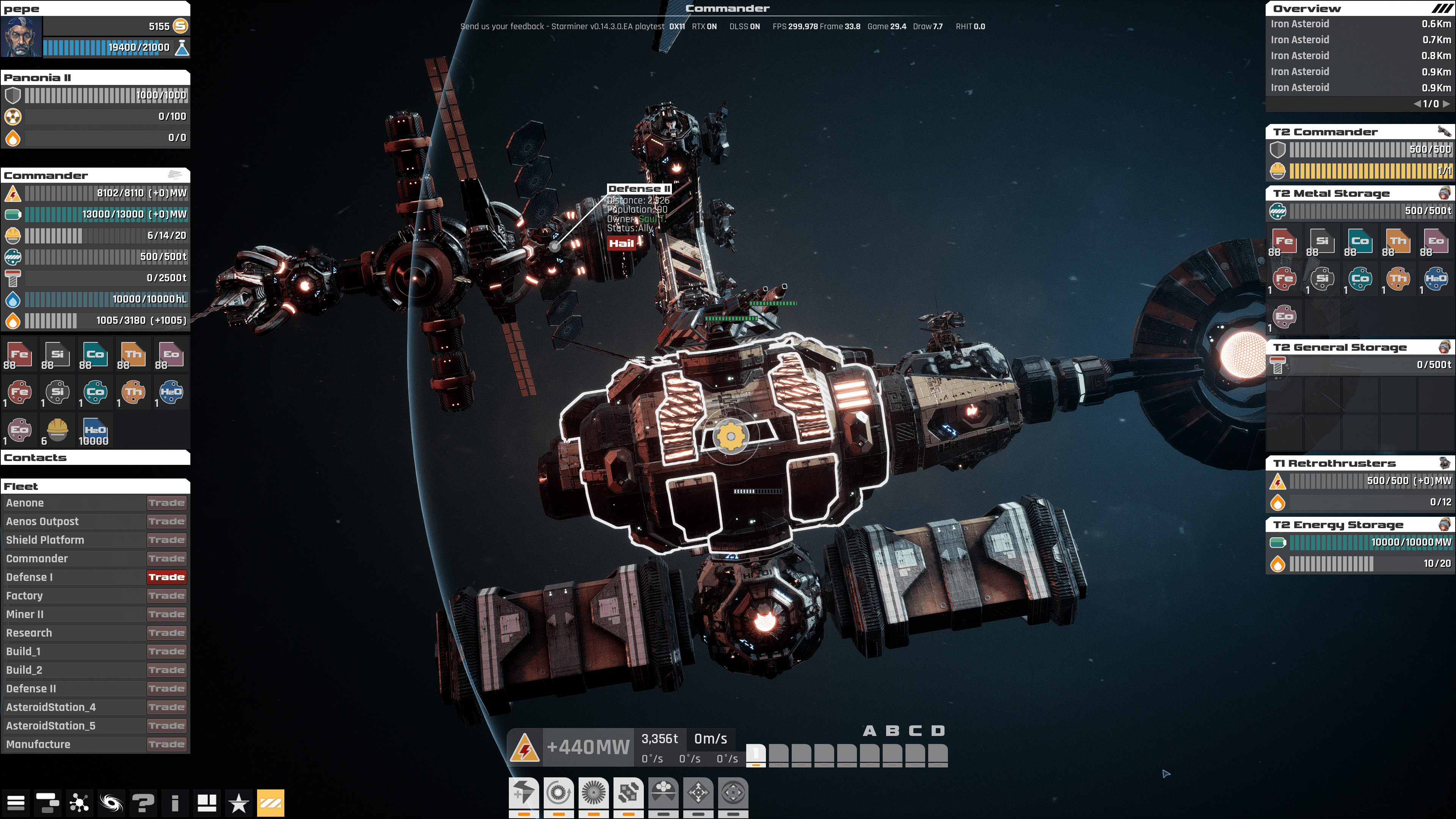Show help via the question mark icon

tap(143, 802)
